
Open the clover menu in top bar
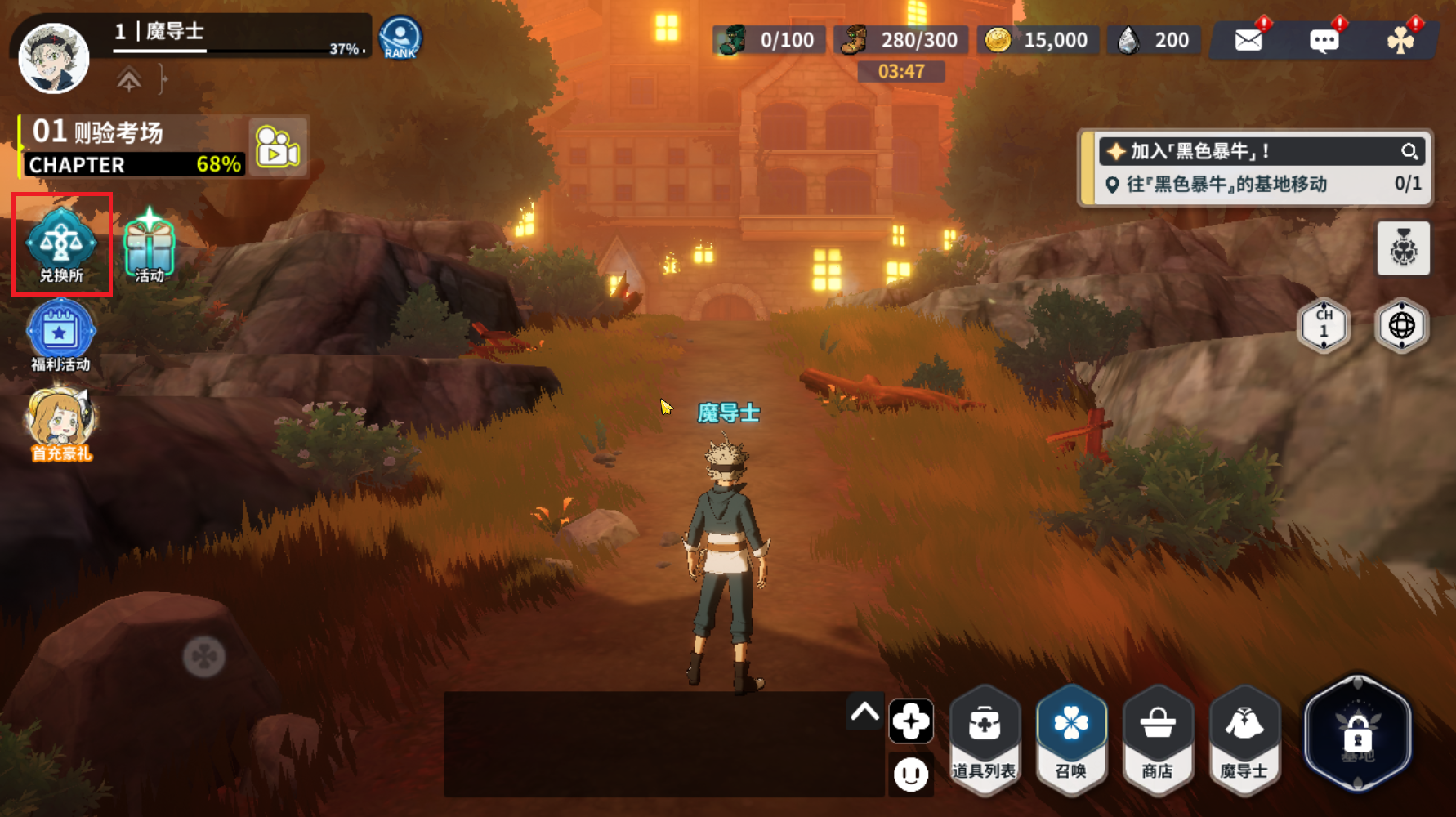[x=1400, y=40]
